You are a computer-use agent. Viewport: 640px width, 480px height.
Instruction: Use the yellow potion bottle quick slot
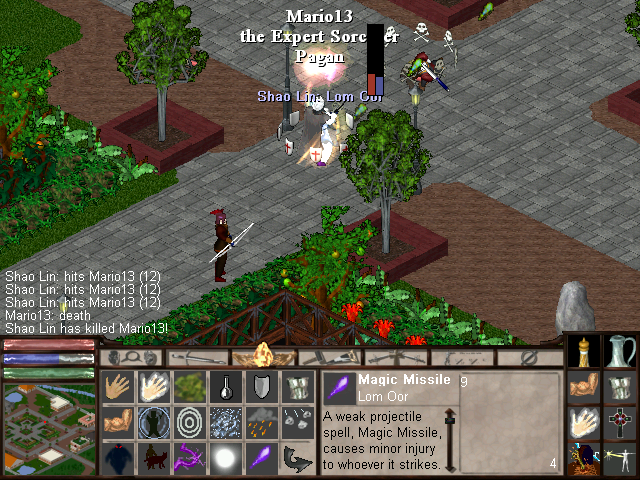pos(584,352)
